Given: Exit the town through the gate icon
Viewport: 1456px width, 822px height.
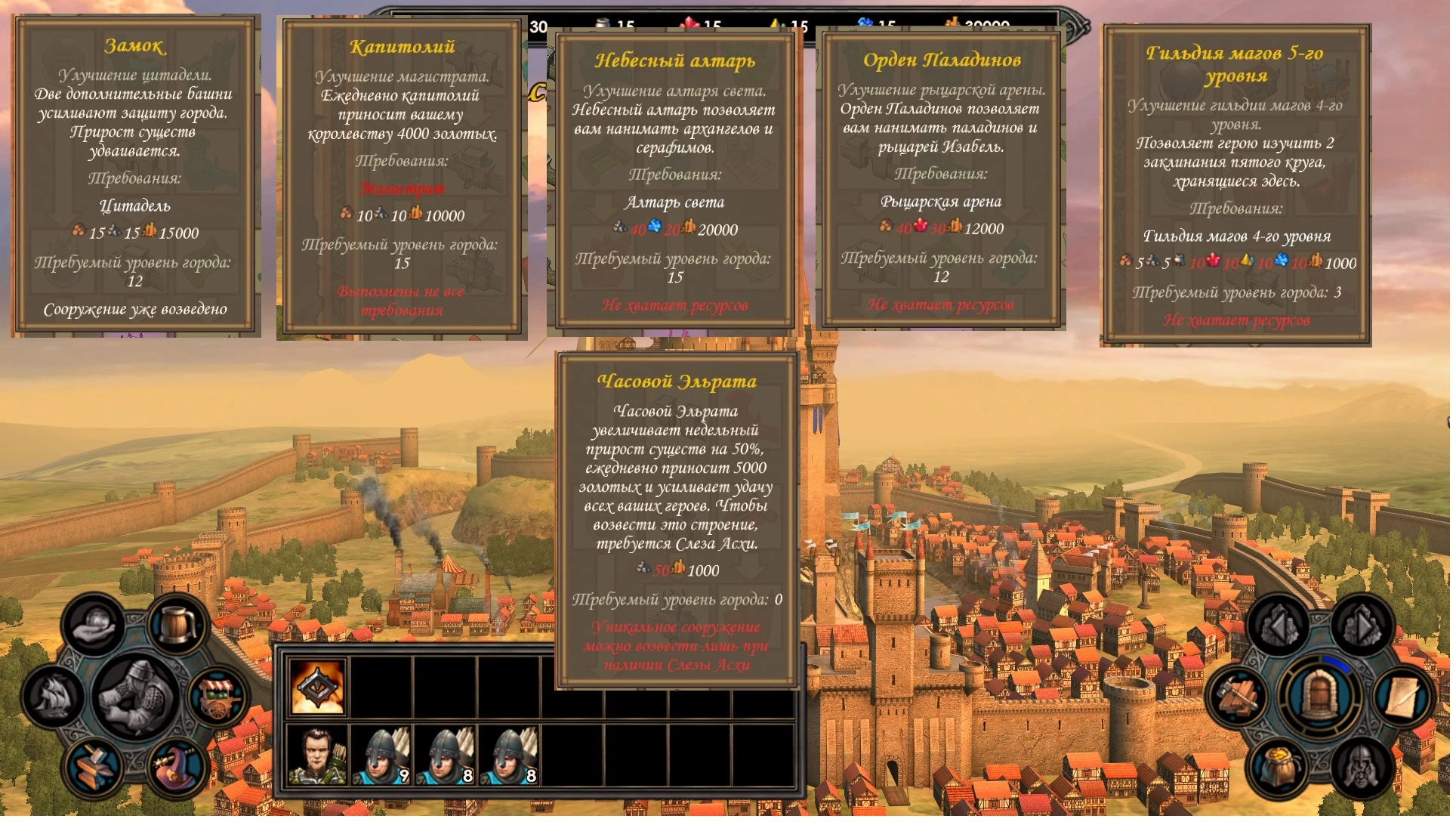Looking at the screenshot, I should point(1319,694).
